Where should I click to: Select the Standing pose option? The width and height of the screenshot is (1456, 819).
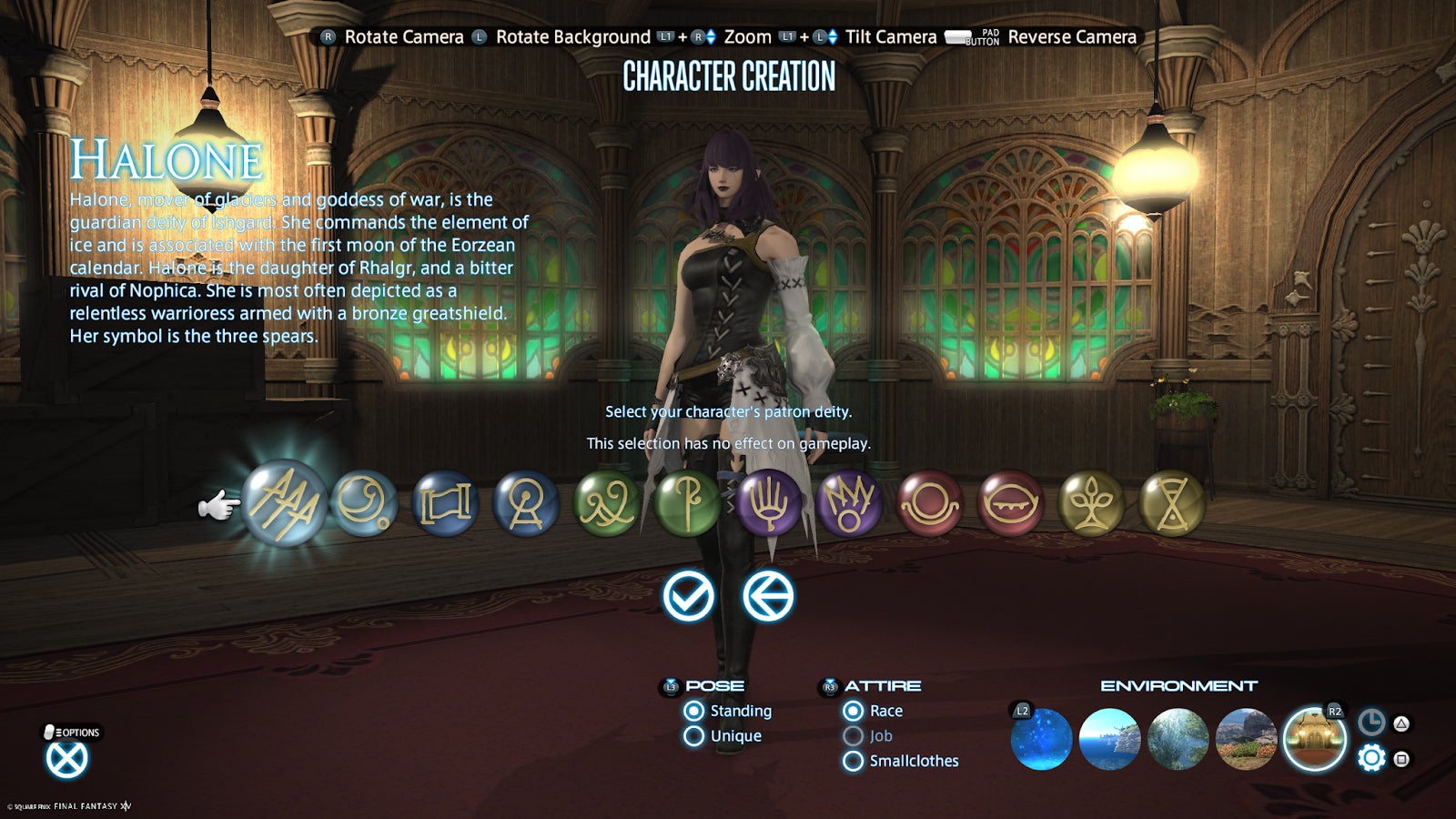coord(692,710)
